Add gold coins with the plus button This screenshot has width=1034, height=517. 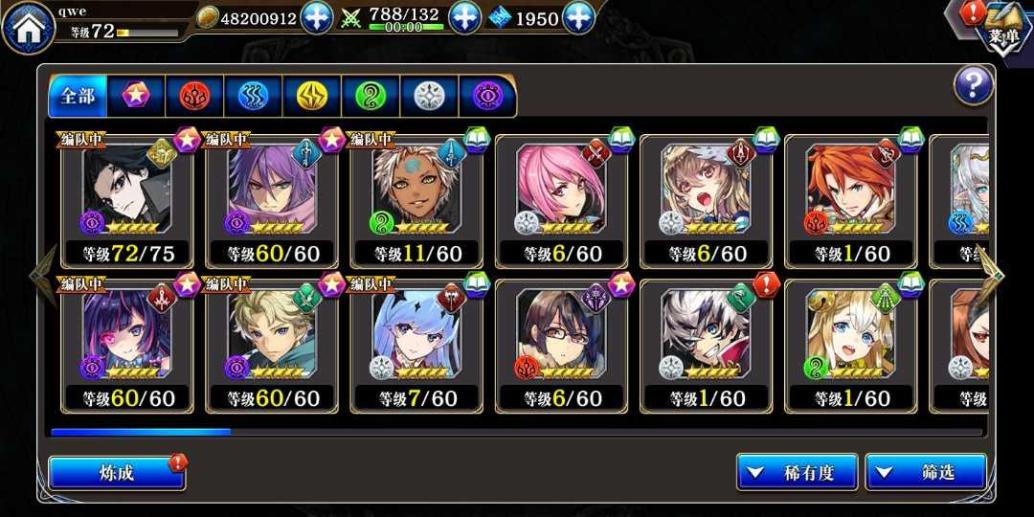[316, 18]
